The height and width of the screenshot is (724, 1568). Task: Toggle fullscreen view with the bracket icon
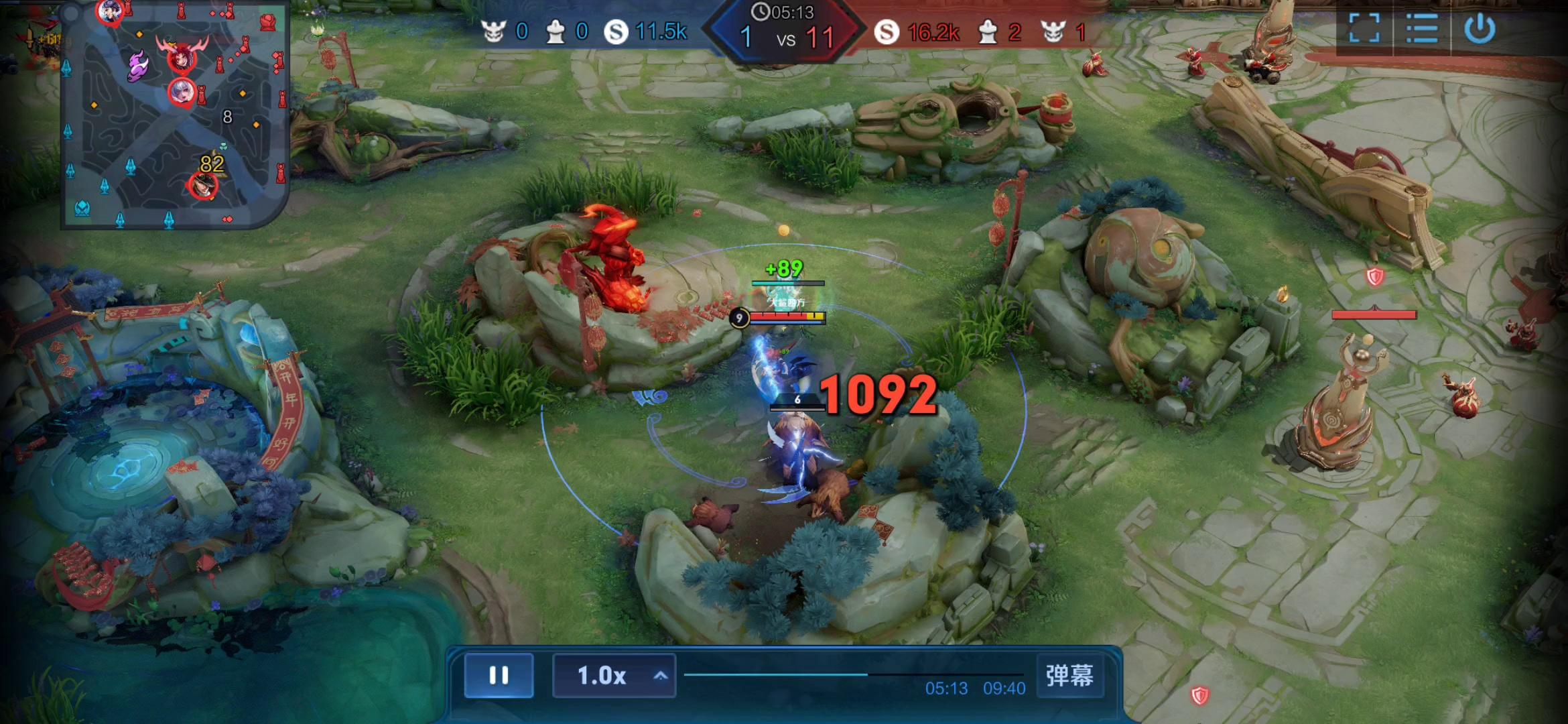1364,29
